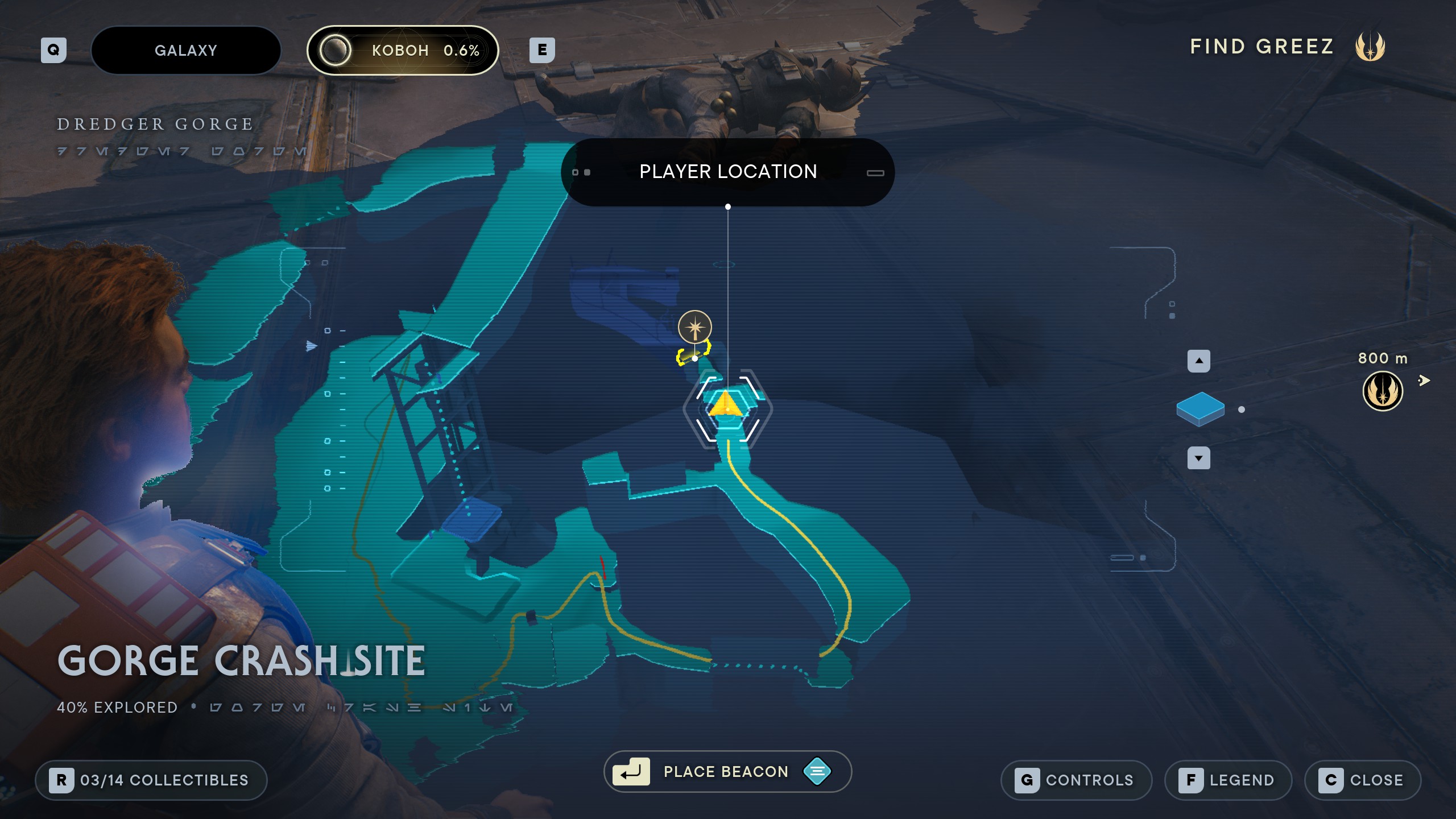Close the holomap
The width and height of the screenshot is (1456, 819).
pyautogui.click(x=1362, y=780)
